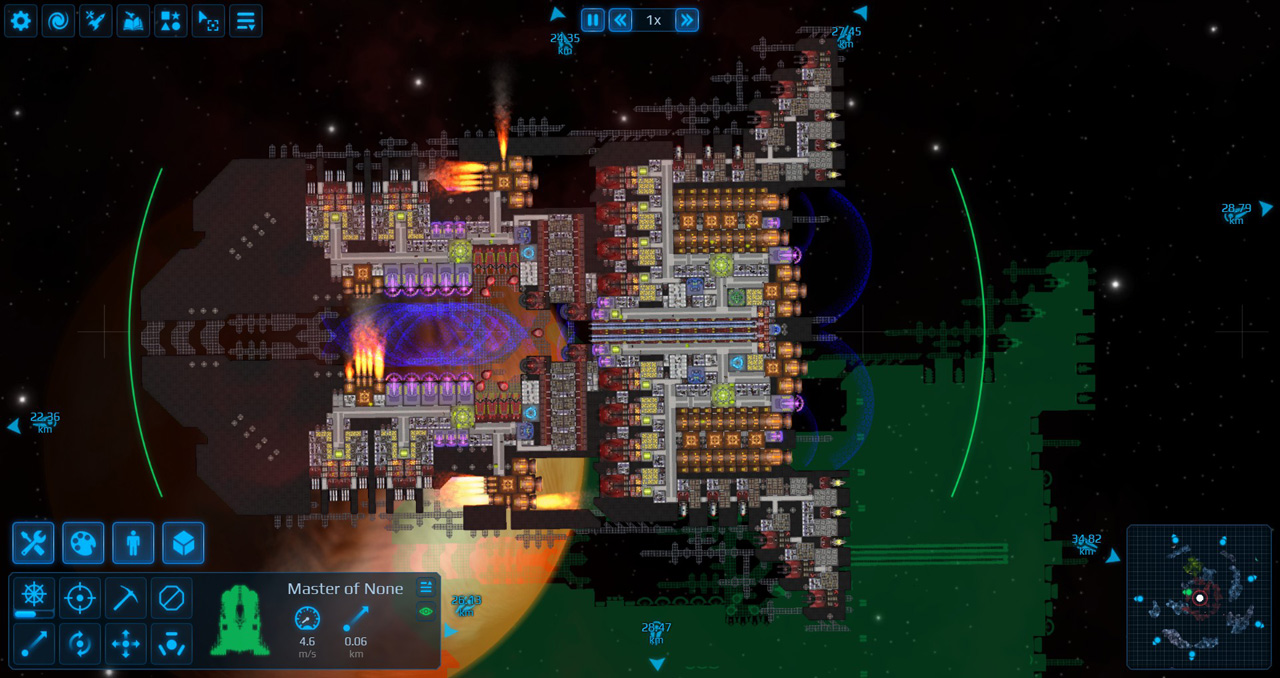
Task: Open the build mode wrench tools
Action: pyautogui.click(x=33, y=543)
